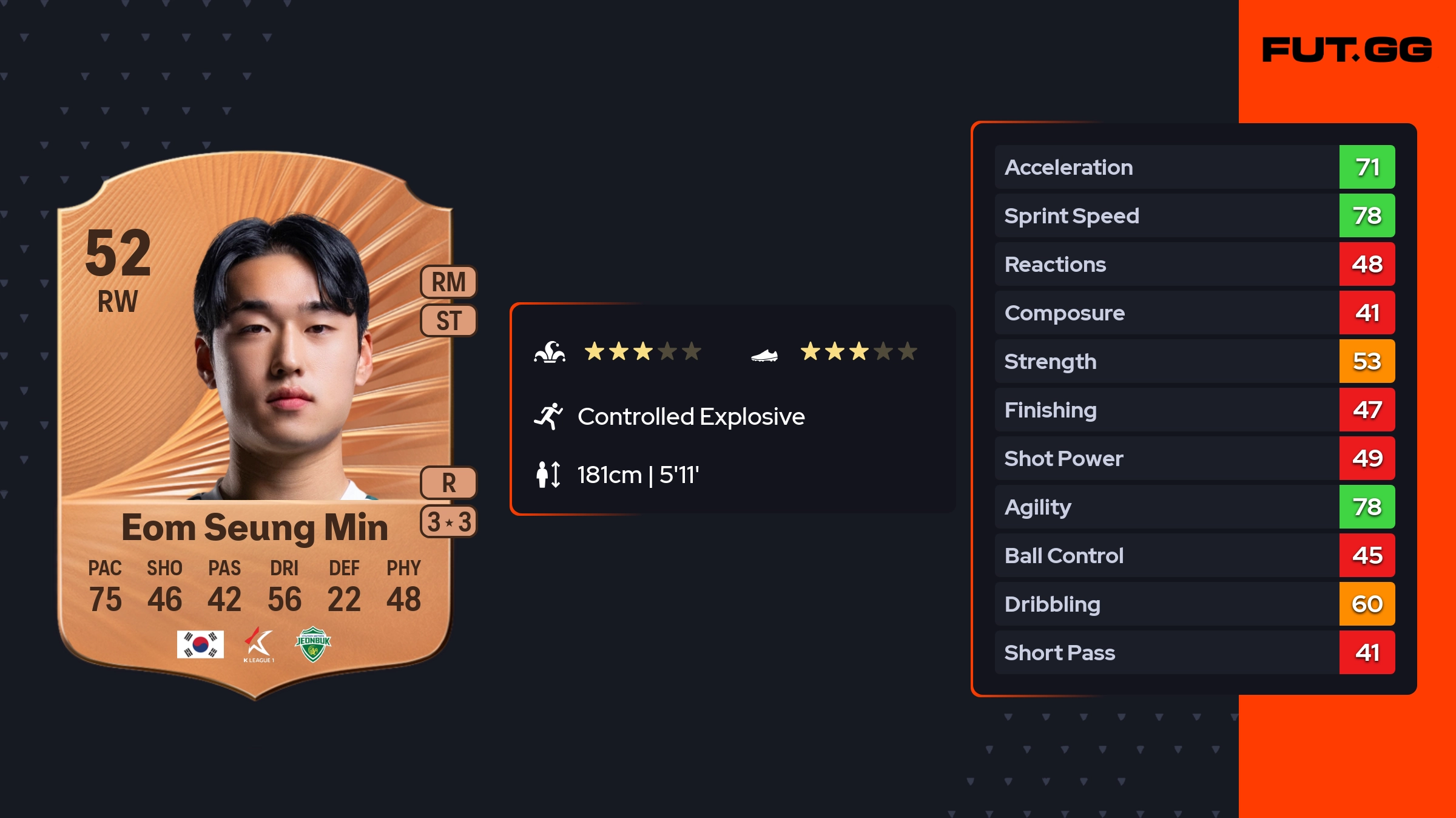Select the Dribbling stat row
Screen dimensions: 1456x818
pyautogui.click(x=1194, y=604)
